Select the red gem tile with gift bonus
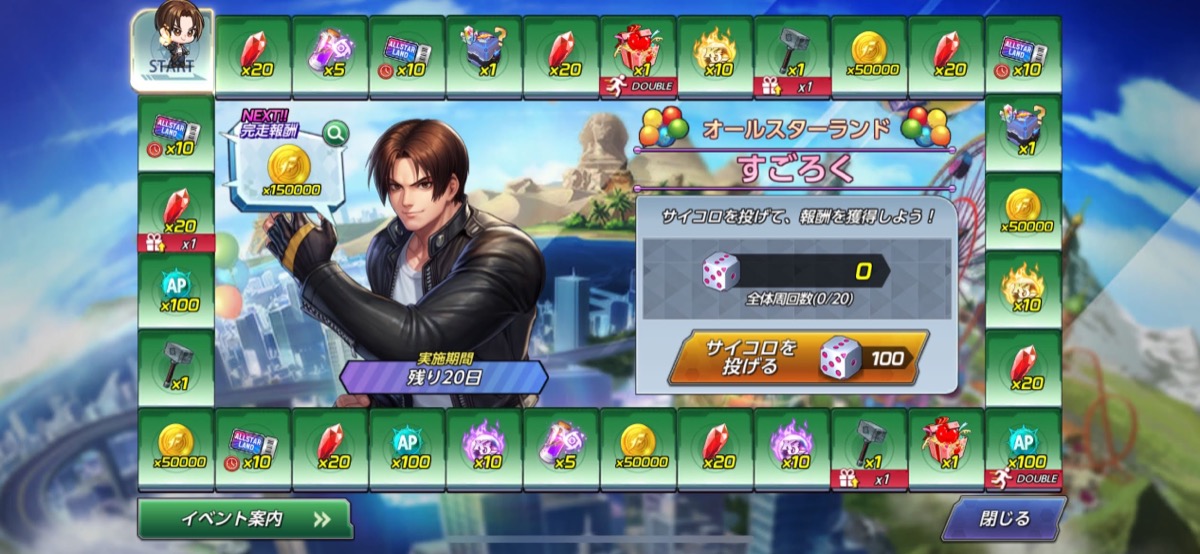The width and height of the screenshot is (1200, 554). (176, 212)
